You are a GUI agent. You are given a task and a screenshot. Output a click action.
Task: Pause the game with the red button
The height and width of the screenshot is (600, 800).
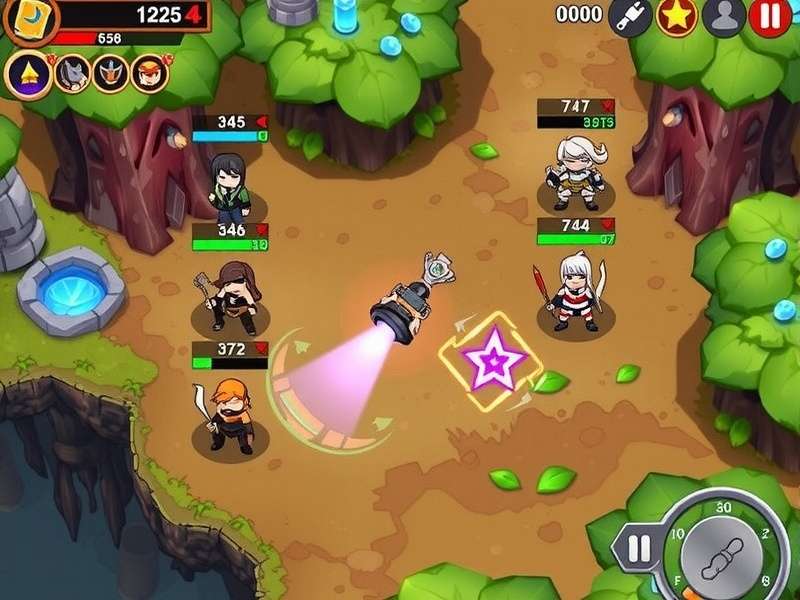pos(770,15)
